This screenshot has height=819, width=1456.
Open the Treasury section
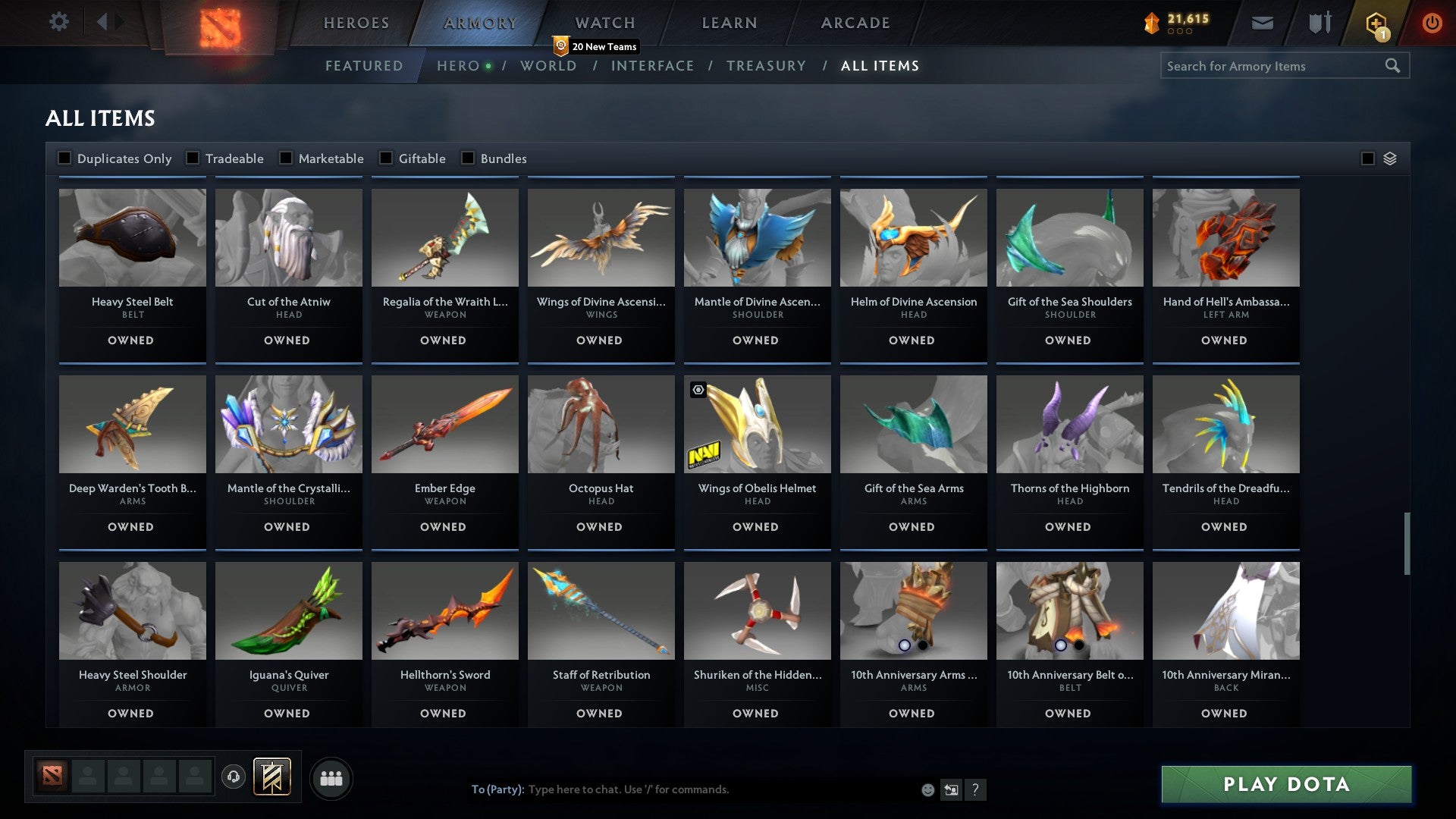(x=767, y=66)
